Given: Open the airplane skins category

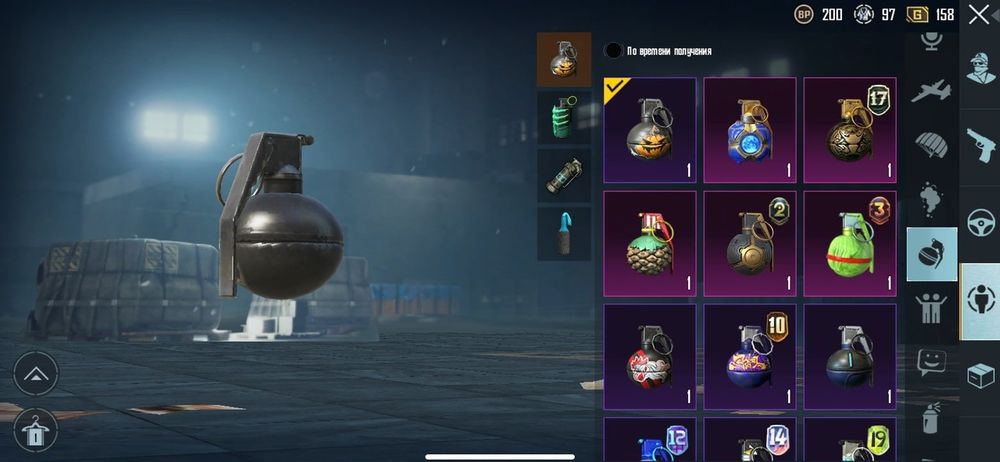Looking at the screenshot, I should tap(932, 90).
